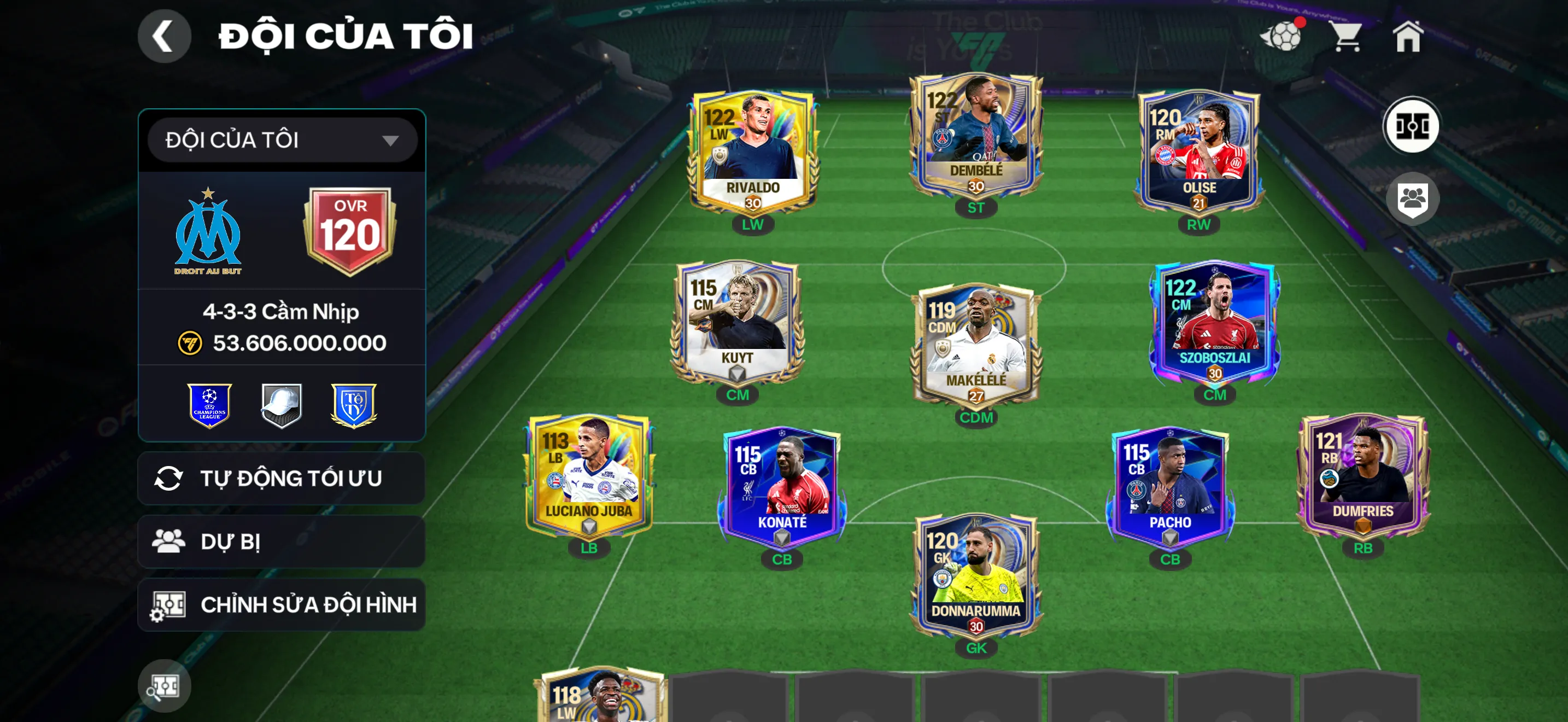Open CHỈNH SỬA ĐỘI HÌNH menu entry
The height and width of the screenshot is (722, 1568).
tap(280, 604)
